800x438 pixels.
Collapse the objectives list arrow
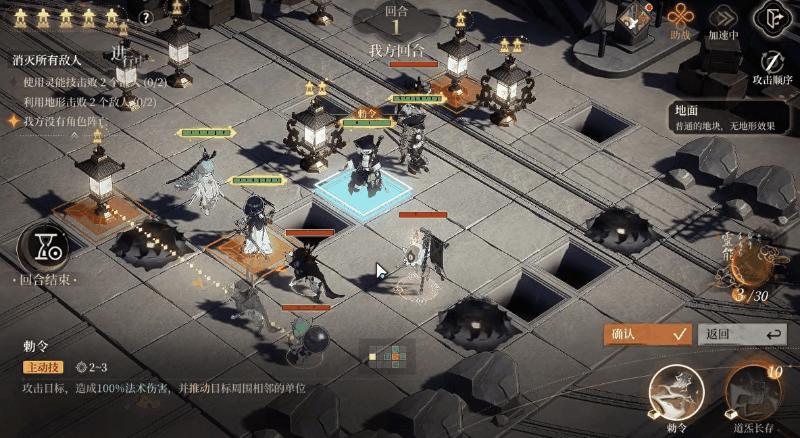74,135
